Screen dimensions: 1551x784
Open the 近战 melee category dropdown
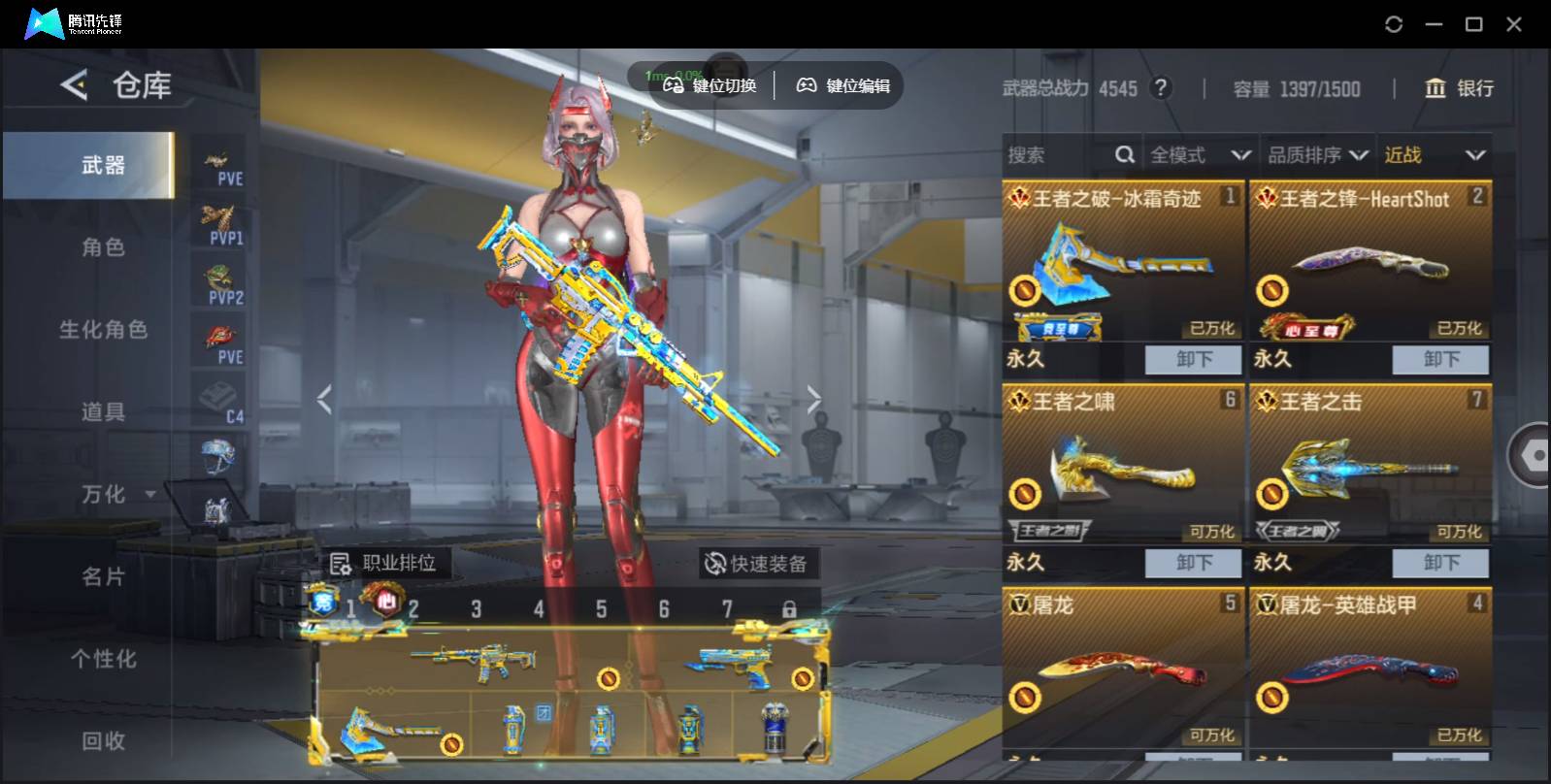pos(1434,155)
